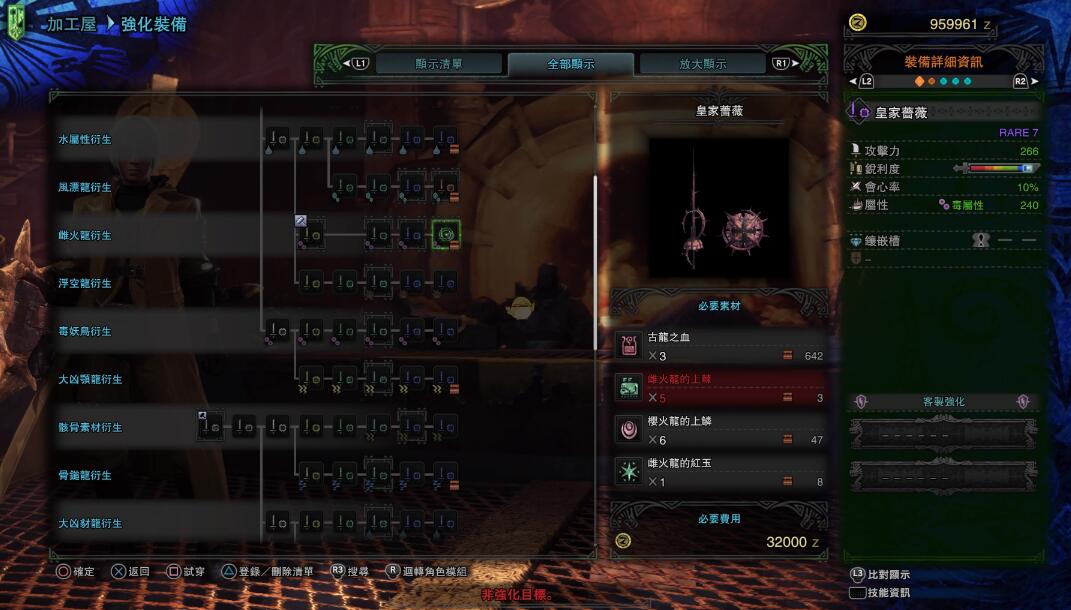Choose the 浮空龍衍生 weapon branch

coord(85,283)
